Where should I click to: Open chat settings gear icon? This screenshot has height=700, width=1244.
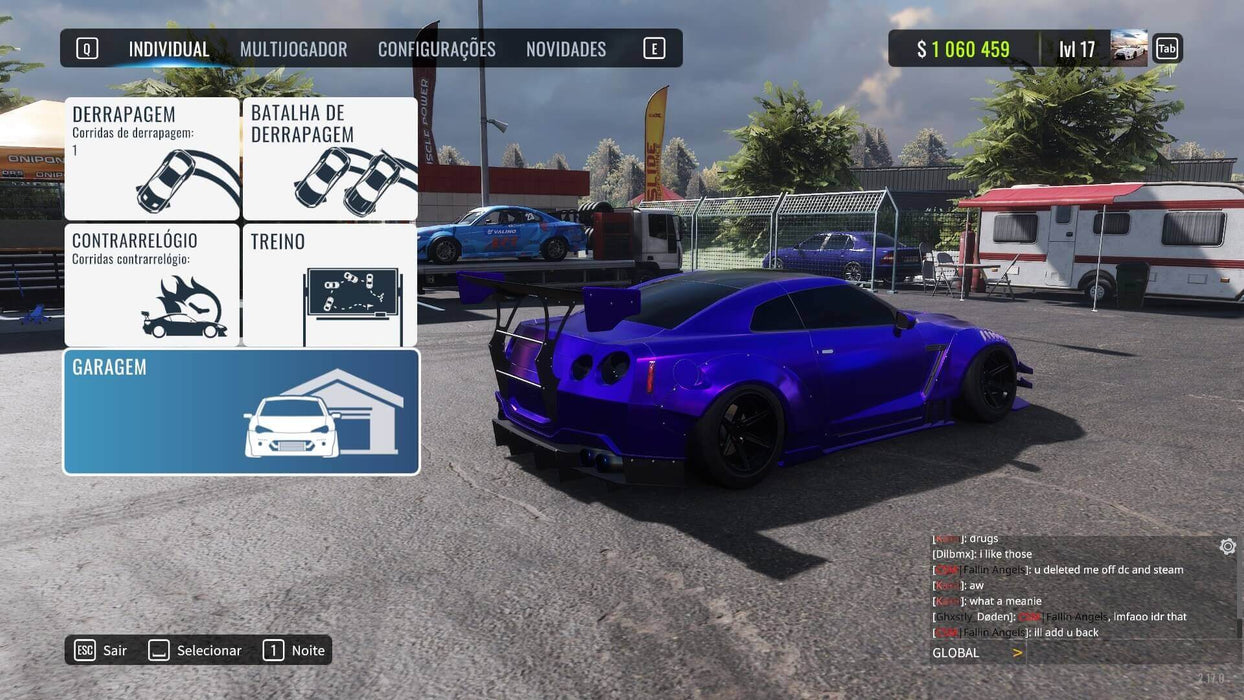[x=1227, y=546]
